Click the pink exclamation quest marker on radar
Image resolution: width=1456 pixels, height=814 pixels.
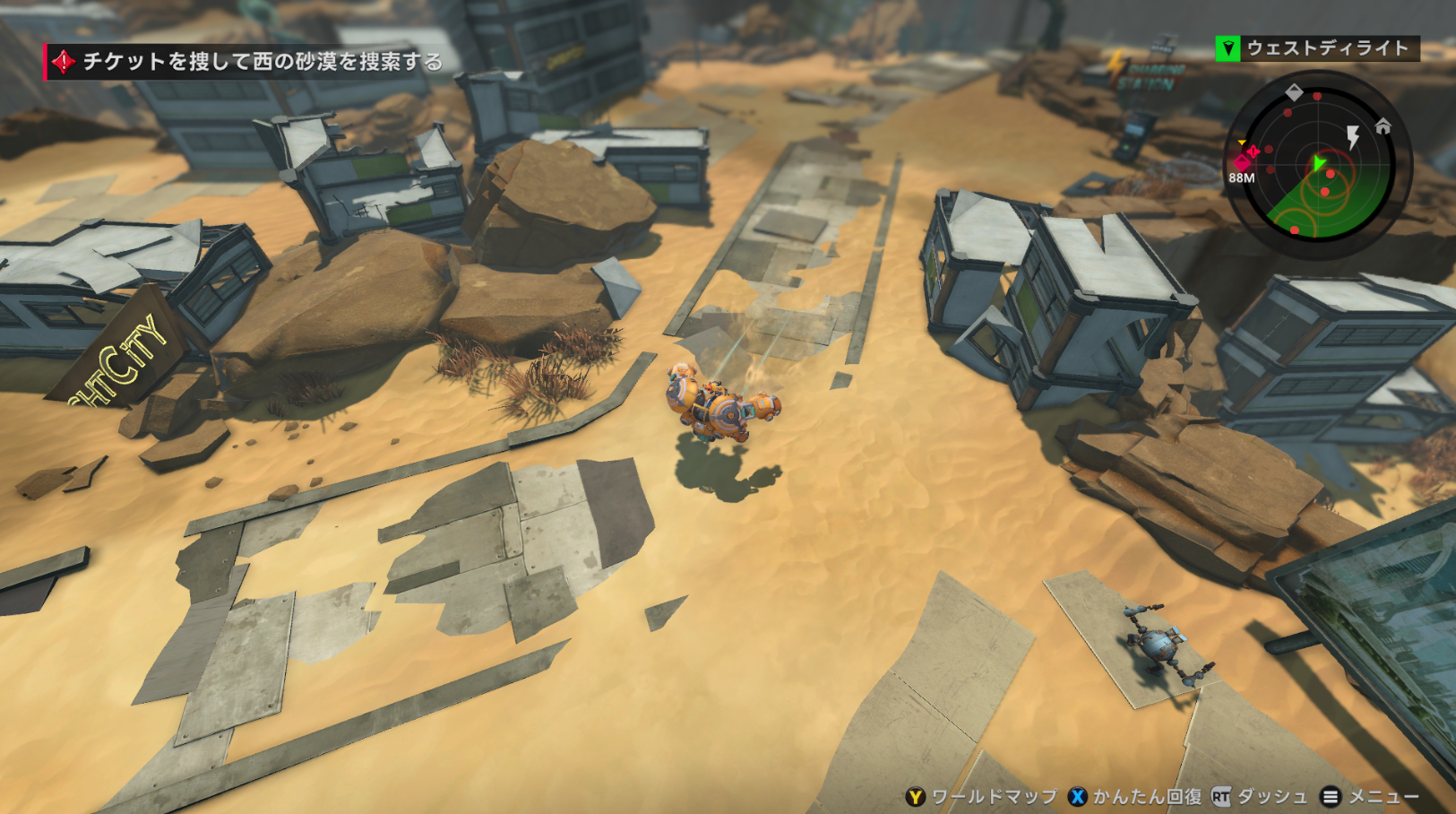click(1254, 152)
